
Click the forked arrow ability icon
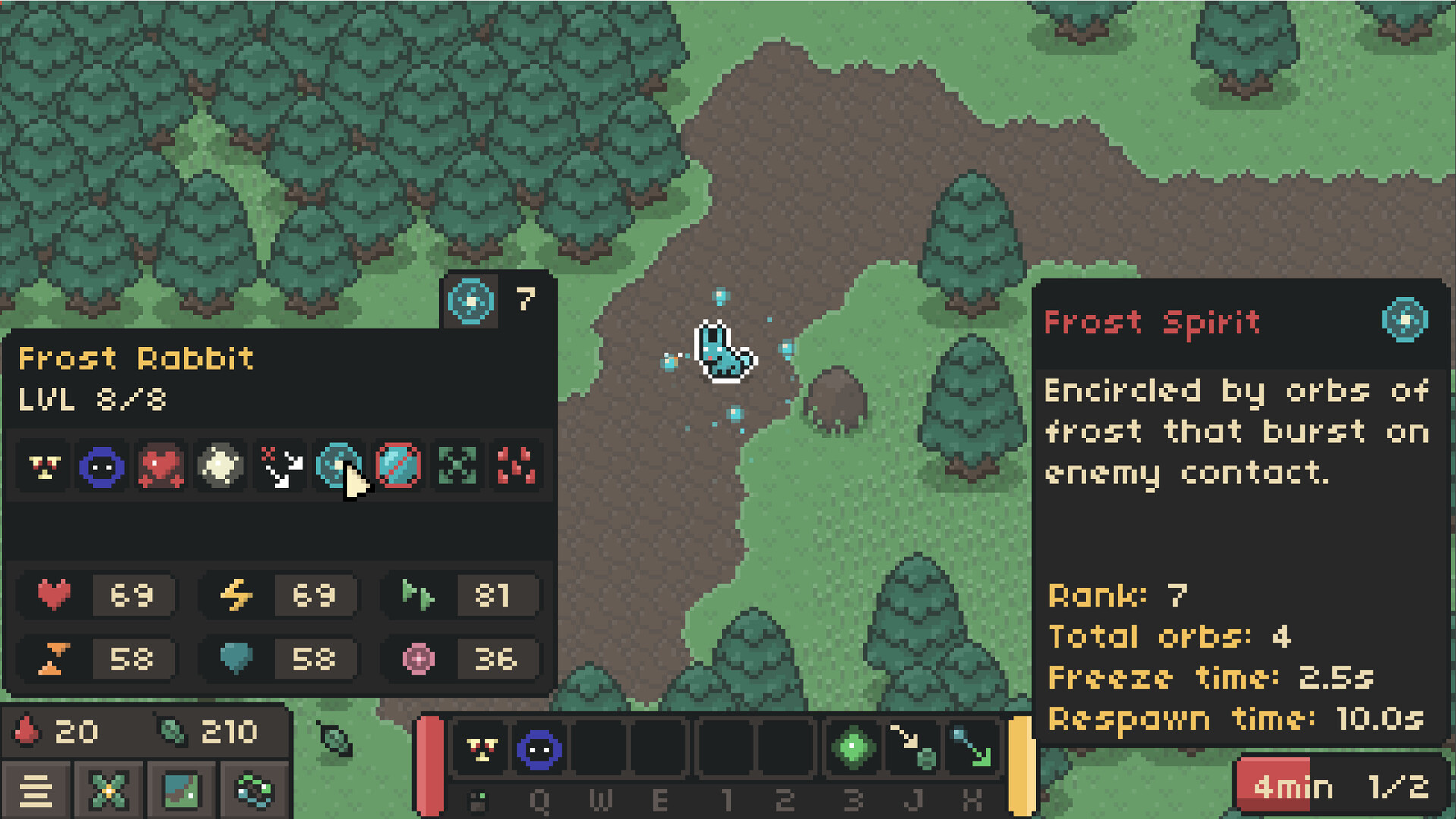(x=278, y=466)
